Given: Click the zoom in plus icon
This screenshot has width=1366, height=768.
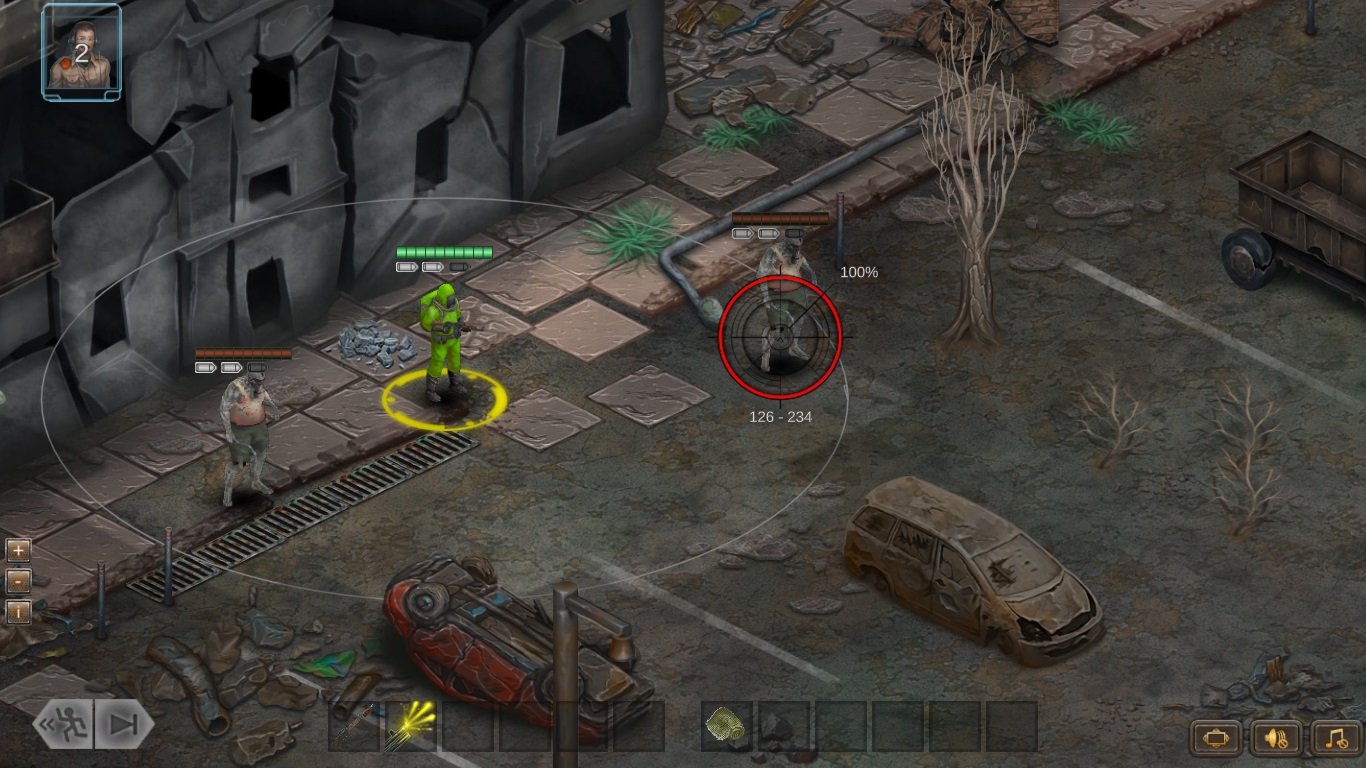Looking at the screenshot, I should 16,549.
